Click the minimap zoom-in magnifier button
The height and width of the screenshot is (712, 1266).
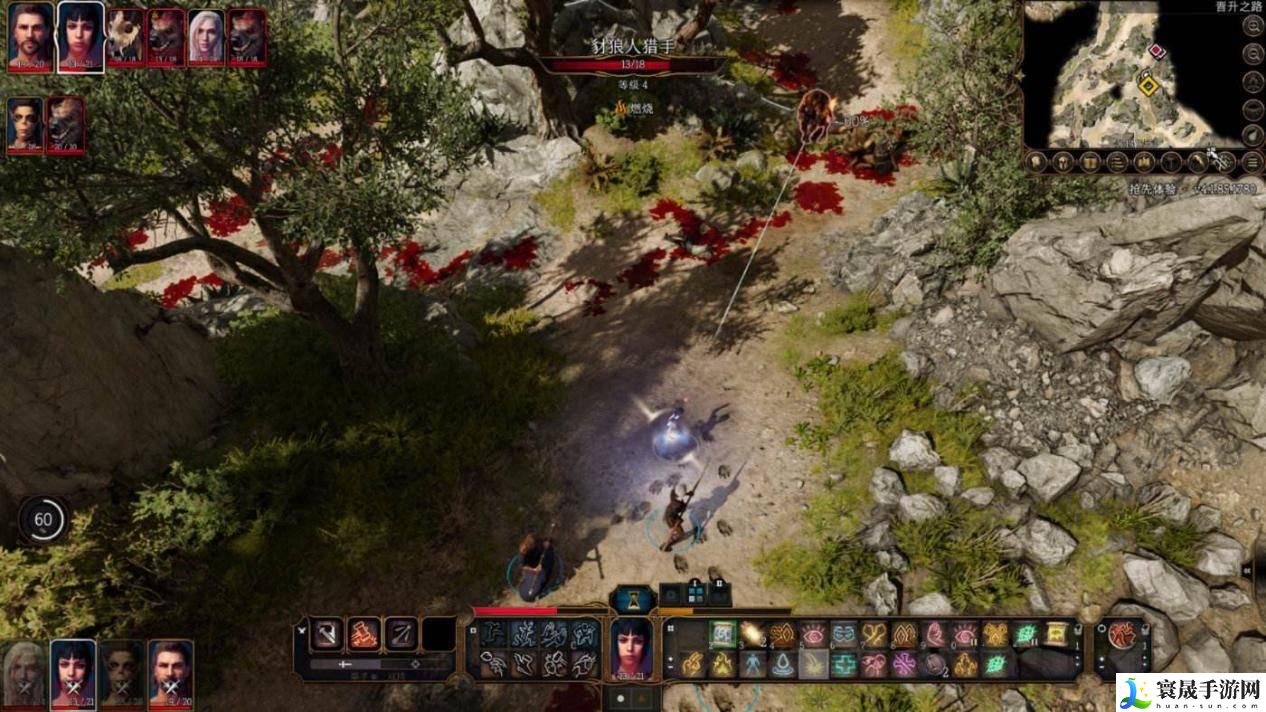(1252, 29)
